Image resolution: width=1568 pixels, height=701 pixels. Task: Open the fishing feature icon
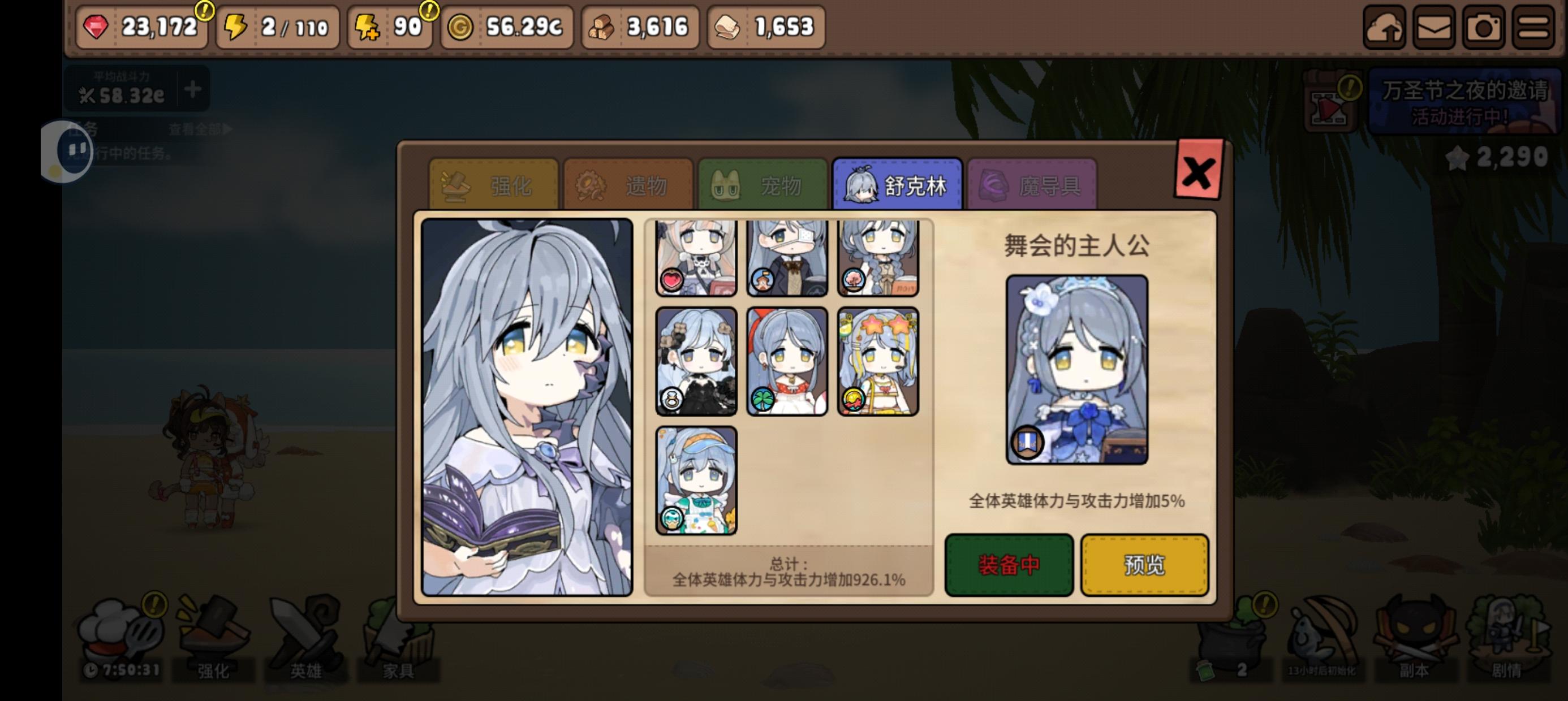[1324, 633]
